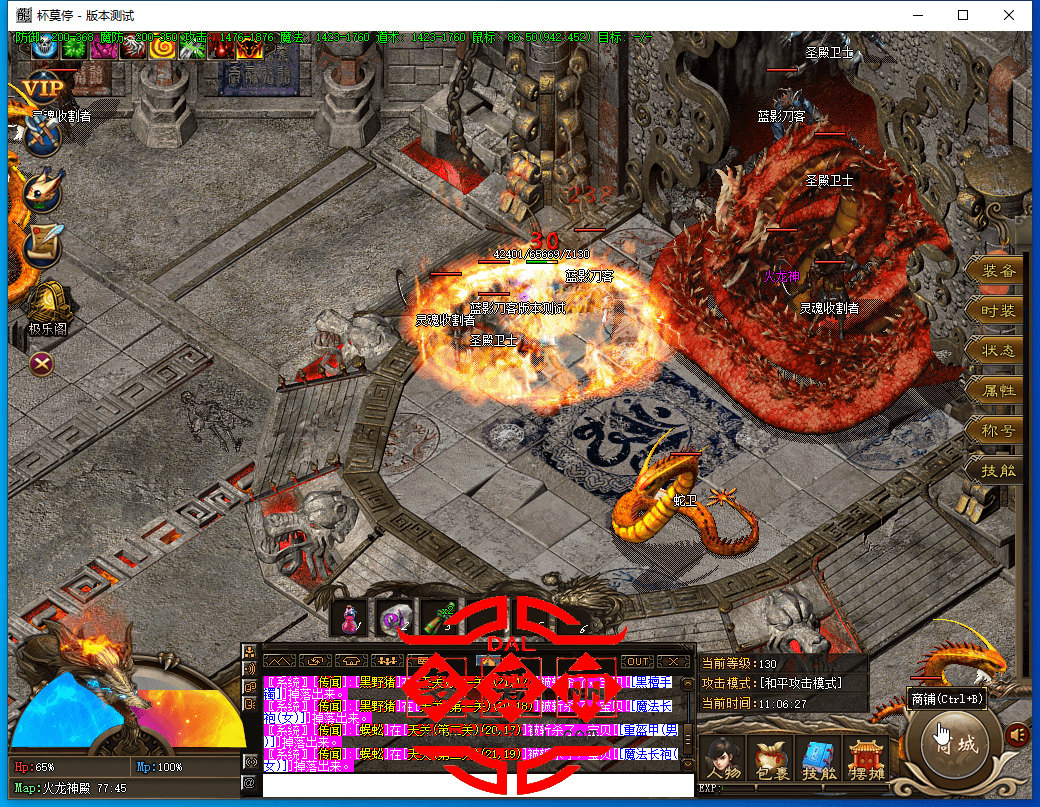Maximize the game window
Viewport: 1040px width, 807px height.
coord(963,15)
